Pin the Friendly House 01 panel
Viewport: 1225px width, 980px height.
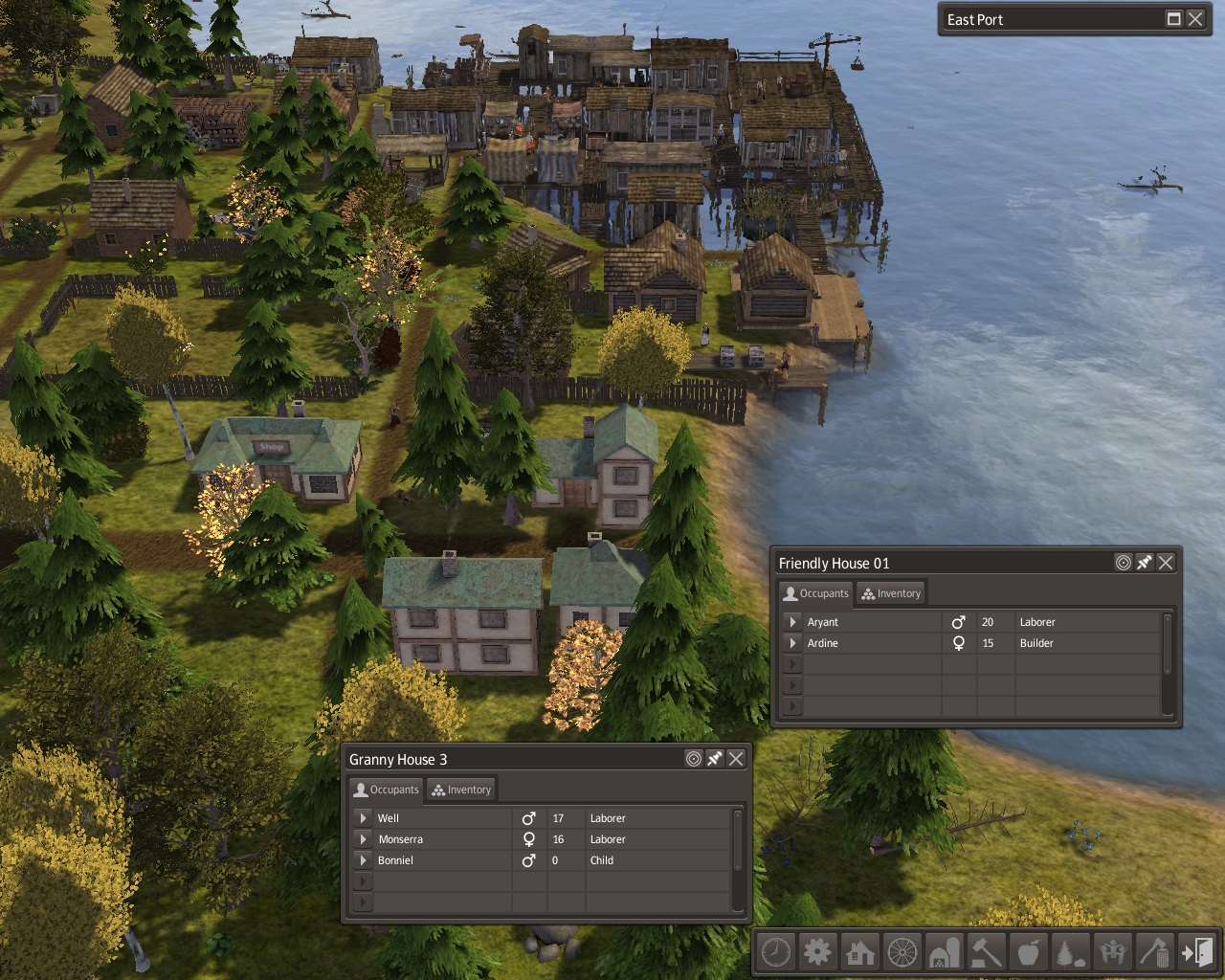1145,563
